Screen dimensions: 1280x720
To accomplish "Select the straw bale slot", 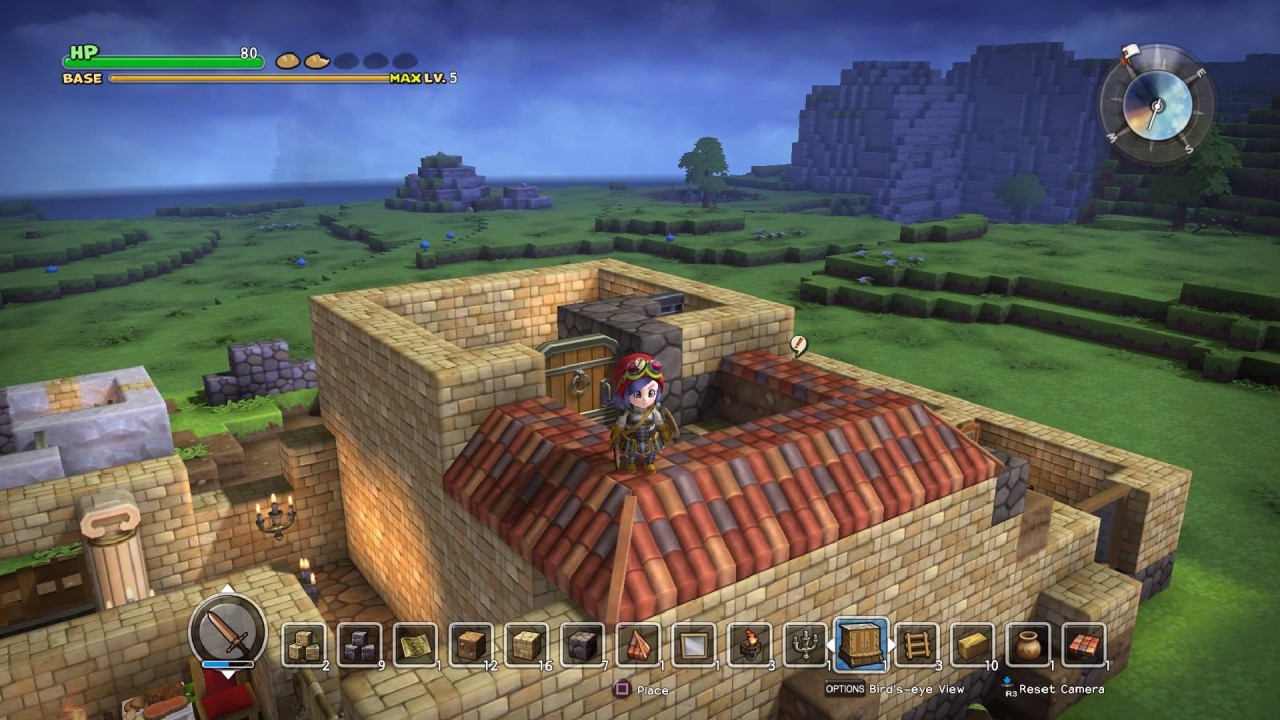I will (972, 645).
